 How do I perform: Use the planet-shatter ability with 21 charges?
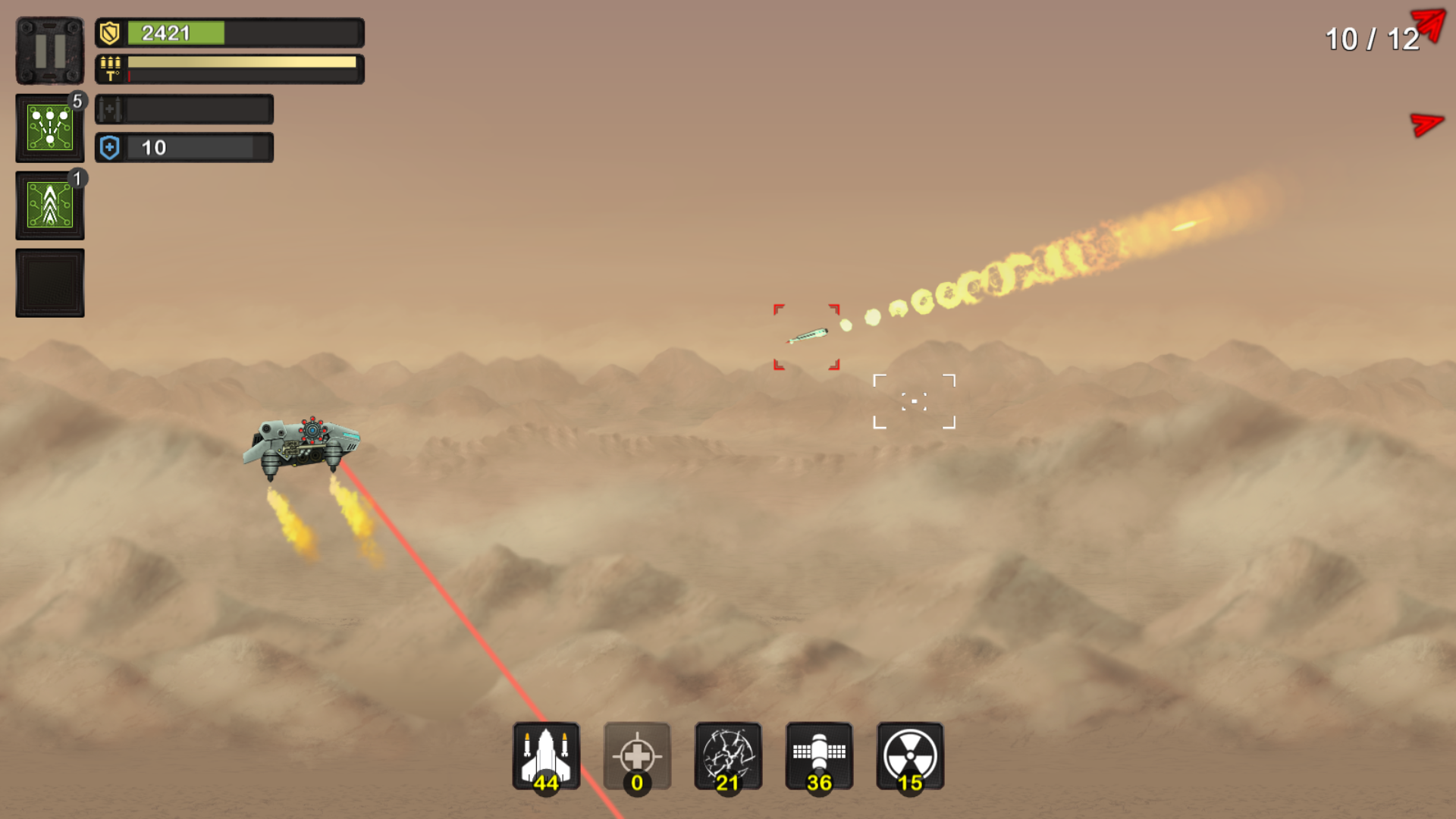tap(729, 756)
